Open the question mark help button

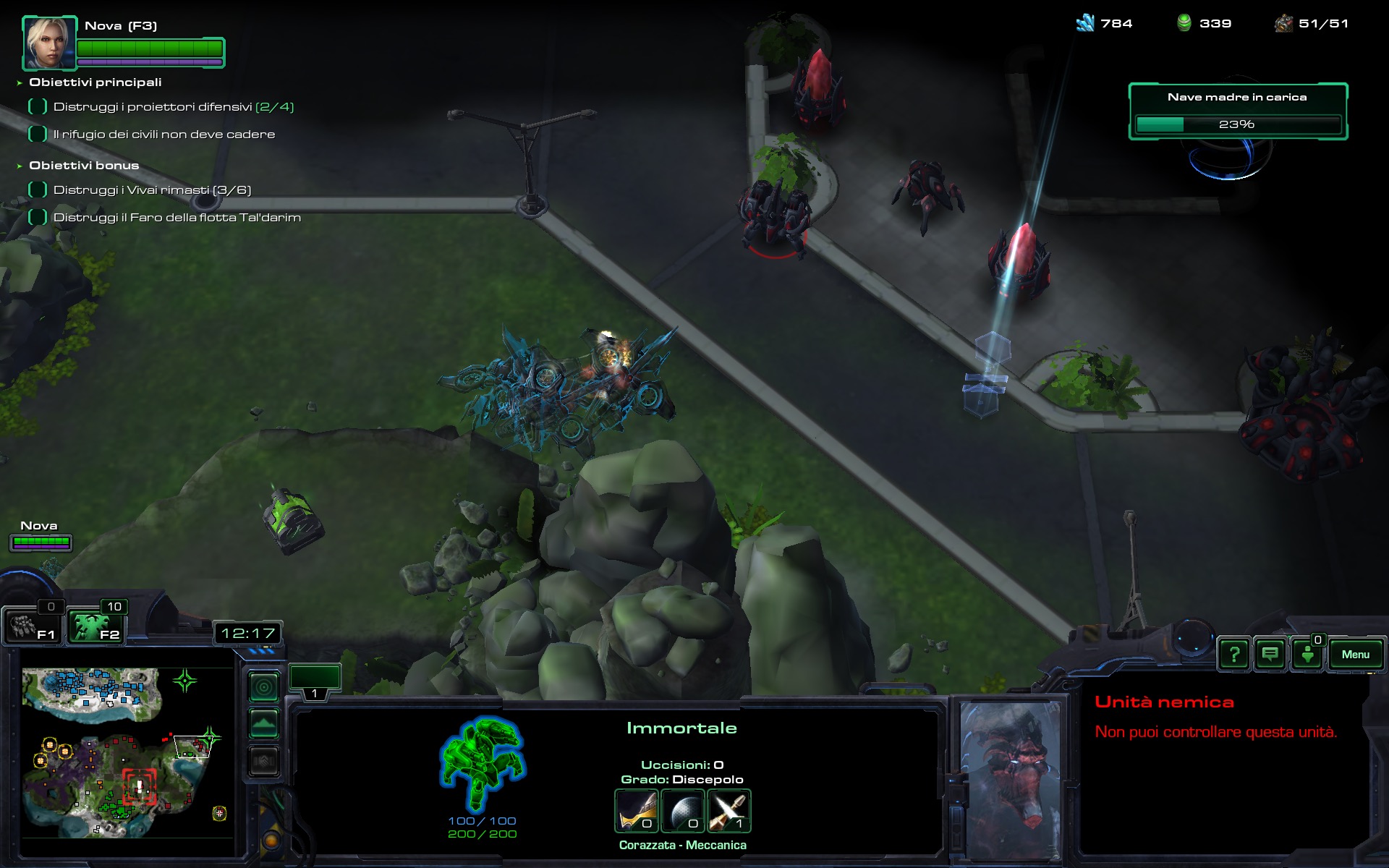1234,655
